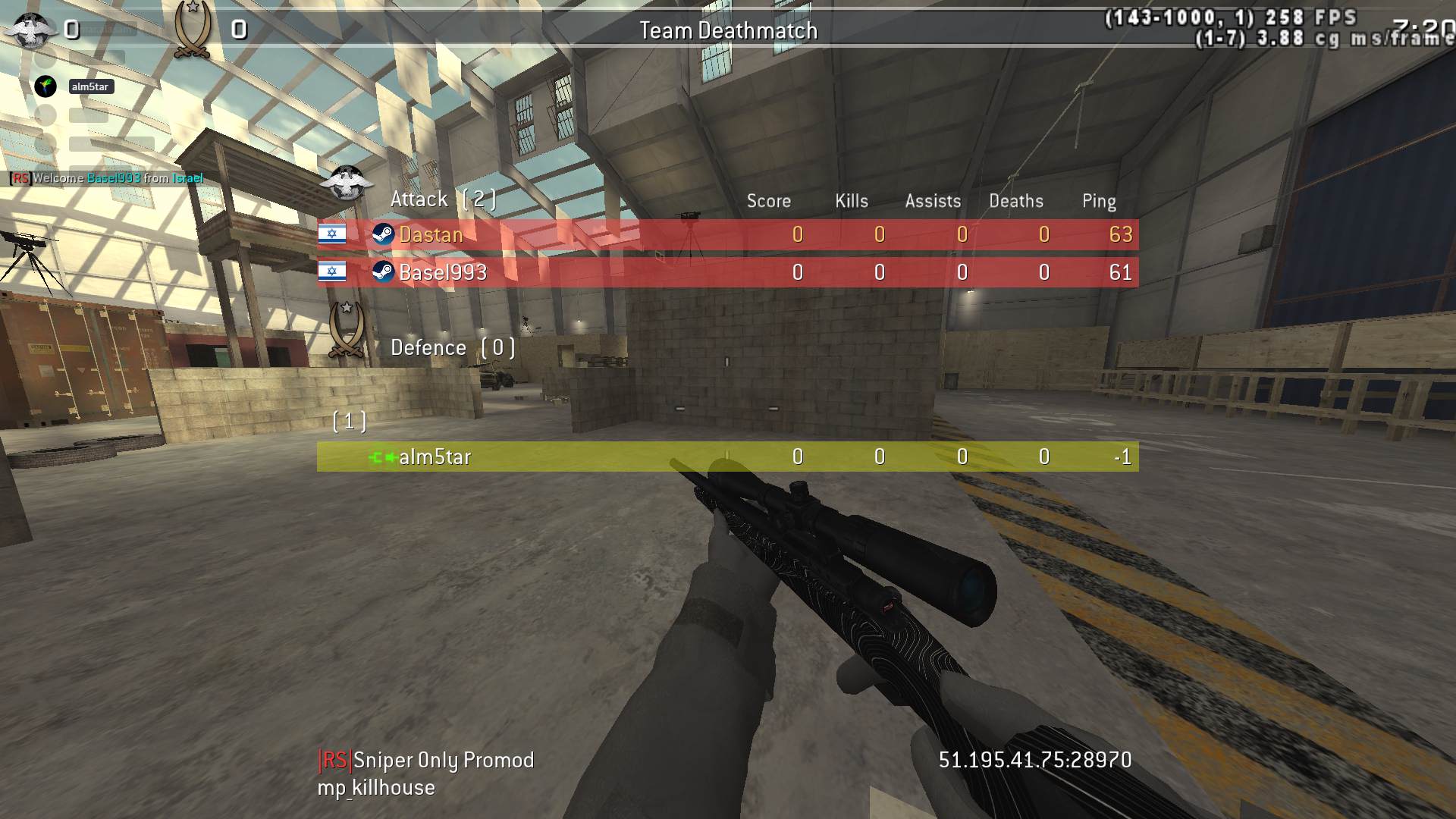Toggle the green connection indicator beside alm5tar
1456x819 pixels.
[x=383, y=457]
